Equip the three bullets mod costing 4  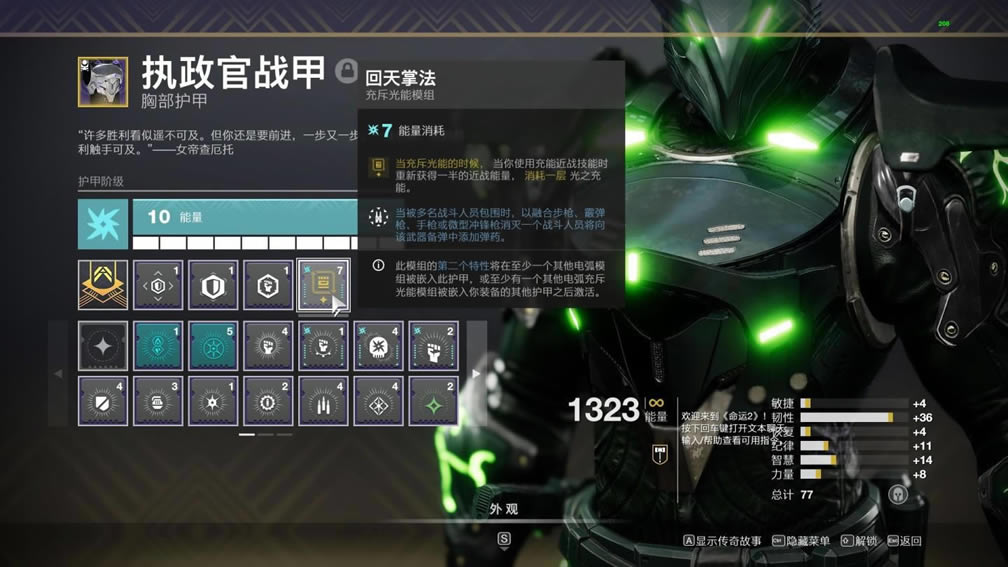(323, 401)
